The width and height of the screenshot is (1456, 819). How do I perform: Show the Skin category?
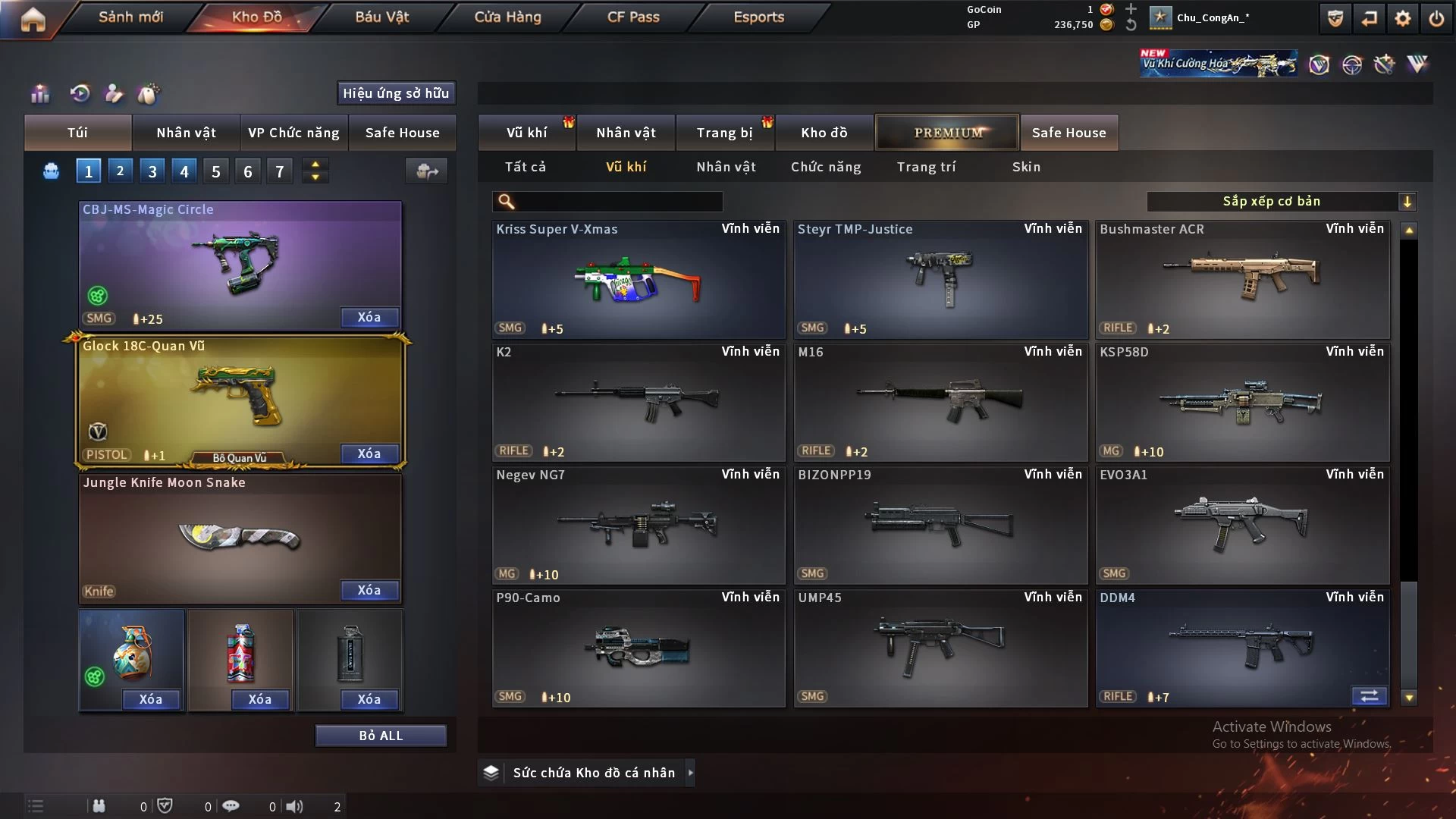tap(1026, 167)
